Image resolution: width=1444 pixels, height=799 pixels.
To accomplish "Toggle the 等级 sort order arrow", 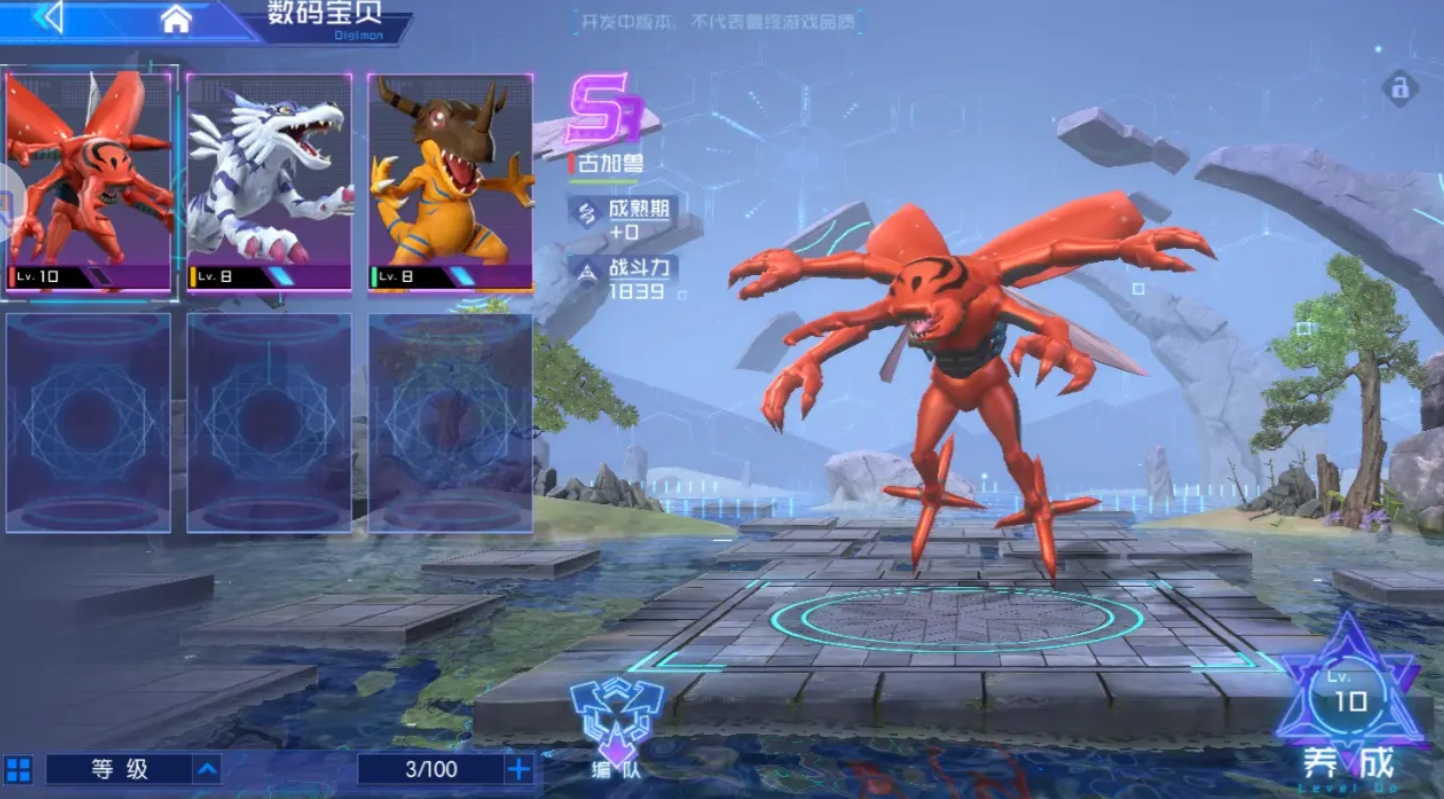I will (x=207, y=769).
